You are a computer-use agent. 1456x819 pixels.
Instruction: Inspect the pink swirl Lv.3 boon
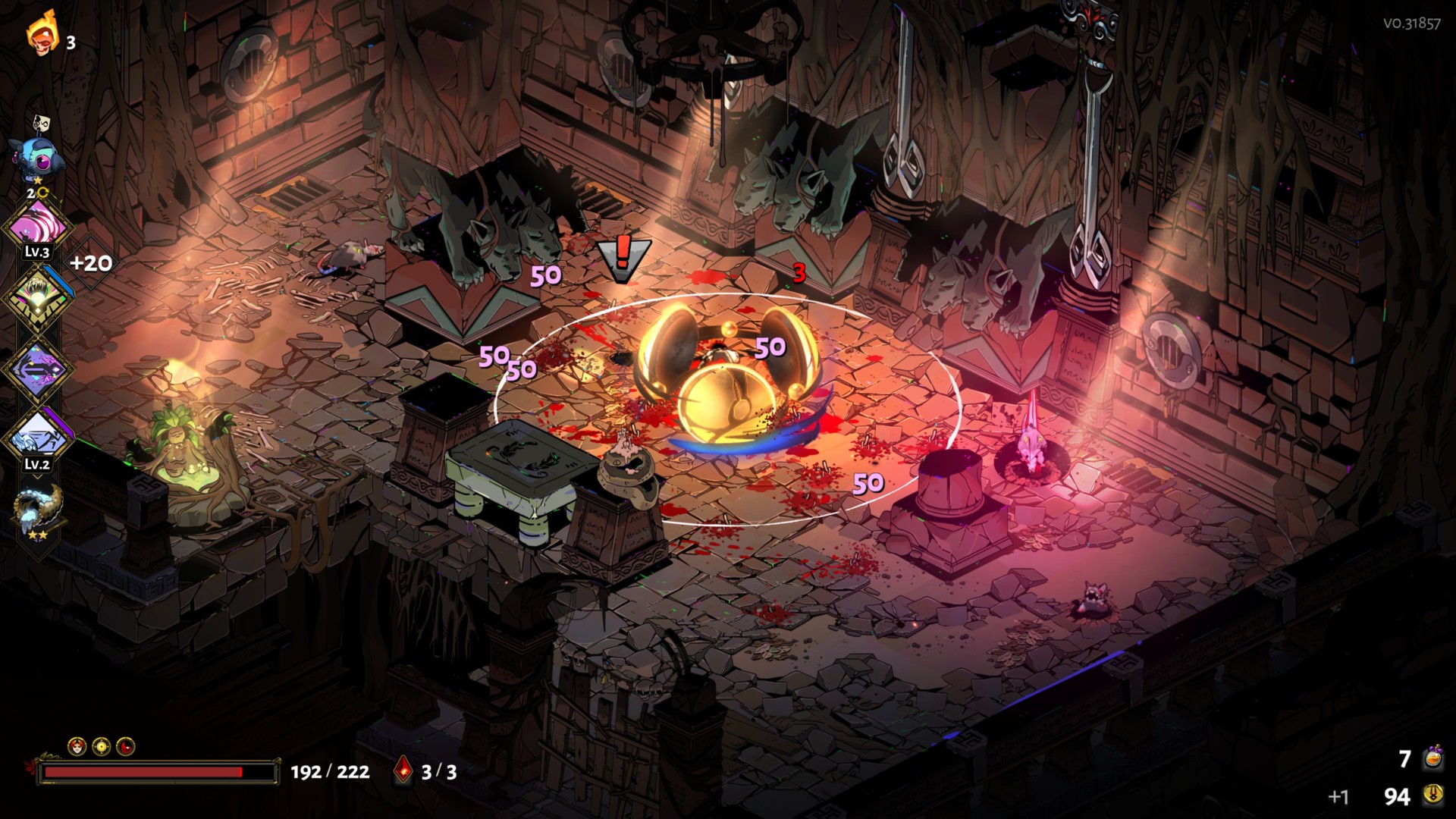click(38, 226)
